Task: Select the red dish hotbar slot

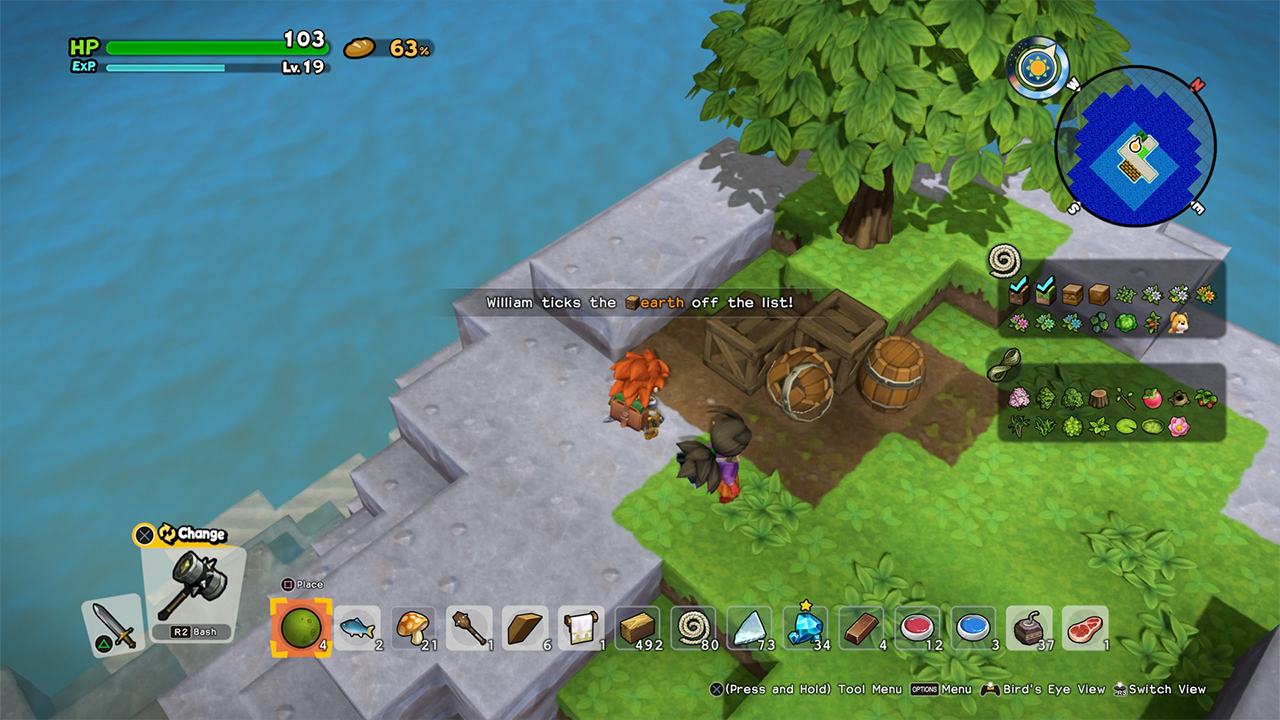Action: [x=917, y=627]
